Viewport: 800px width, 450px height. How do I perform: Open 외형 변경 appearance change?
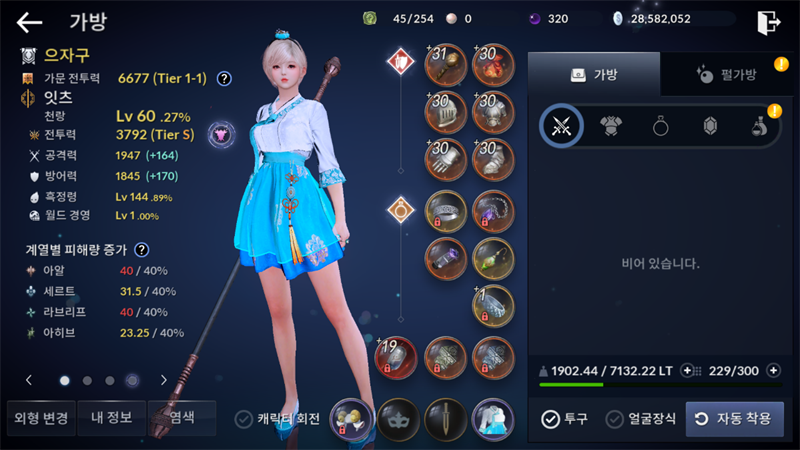(x=38, y=417)
